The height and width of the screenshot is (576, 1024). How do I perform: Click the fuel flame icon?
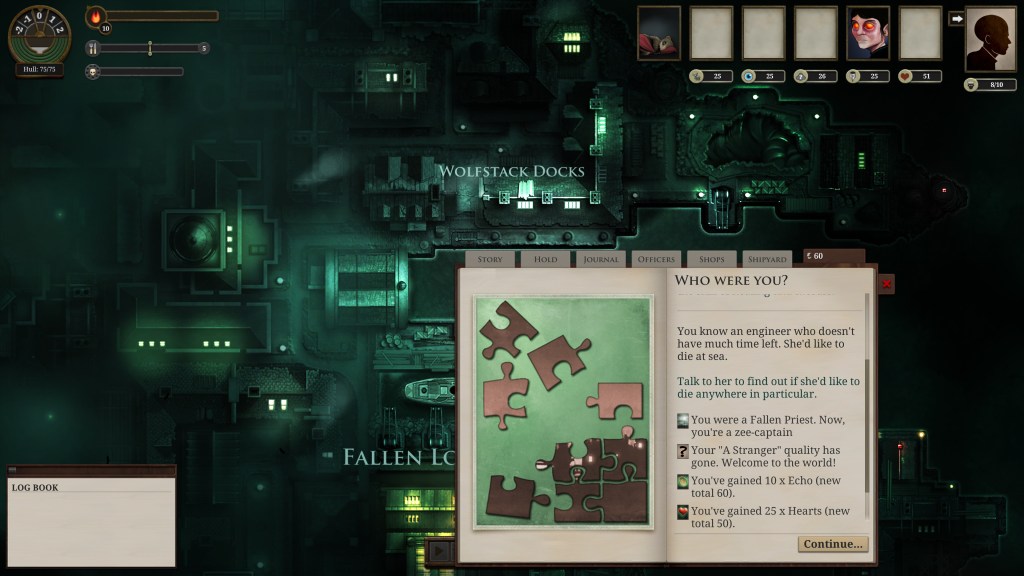click(x=96, y=17)
